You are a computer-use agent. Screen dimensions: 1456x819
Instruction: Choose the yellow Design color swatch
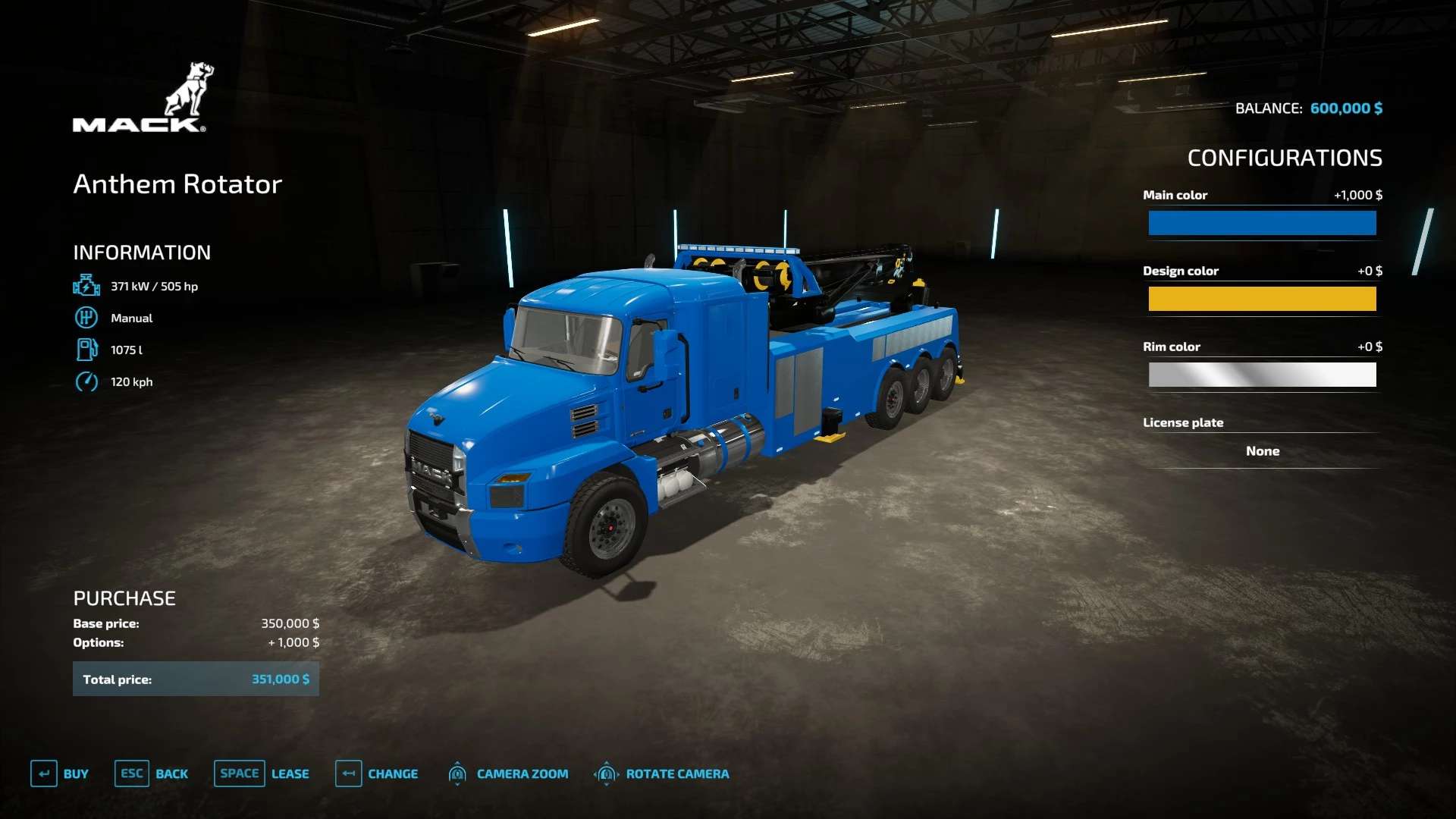tap(1262, 299)
